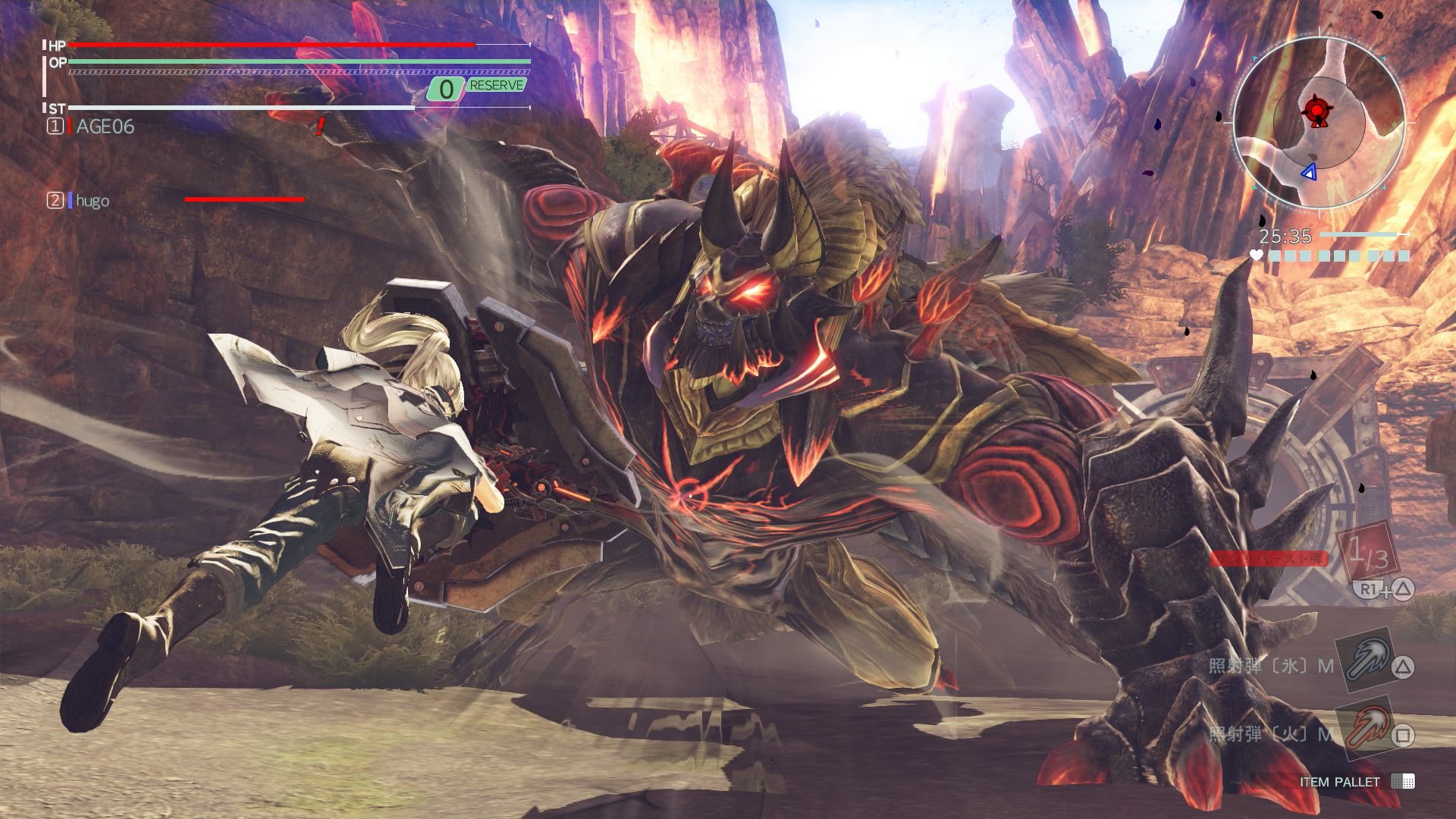
Task: Click the green RESERVE label
Action: (496, 86)
